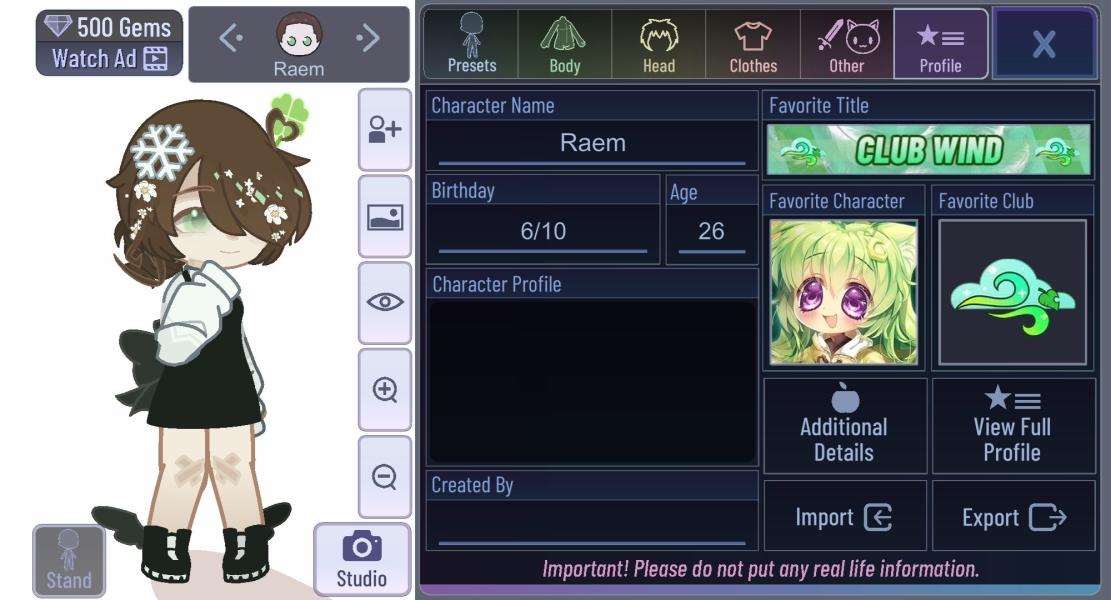Select the Head tab
The width and height of the screenshot is (1111, 600).
(x=659, y=44)
